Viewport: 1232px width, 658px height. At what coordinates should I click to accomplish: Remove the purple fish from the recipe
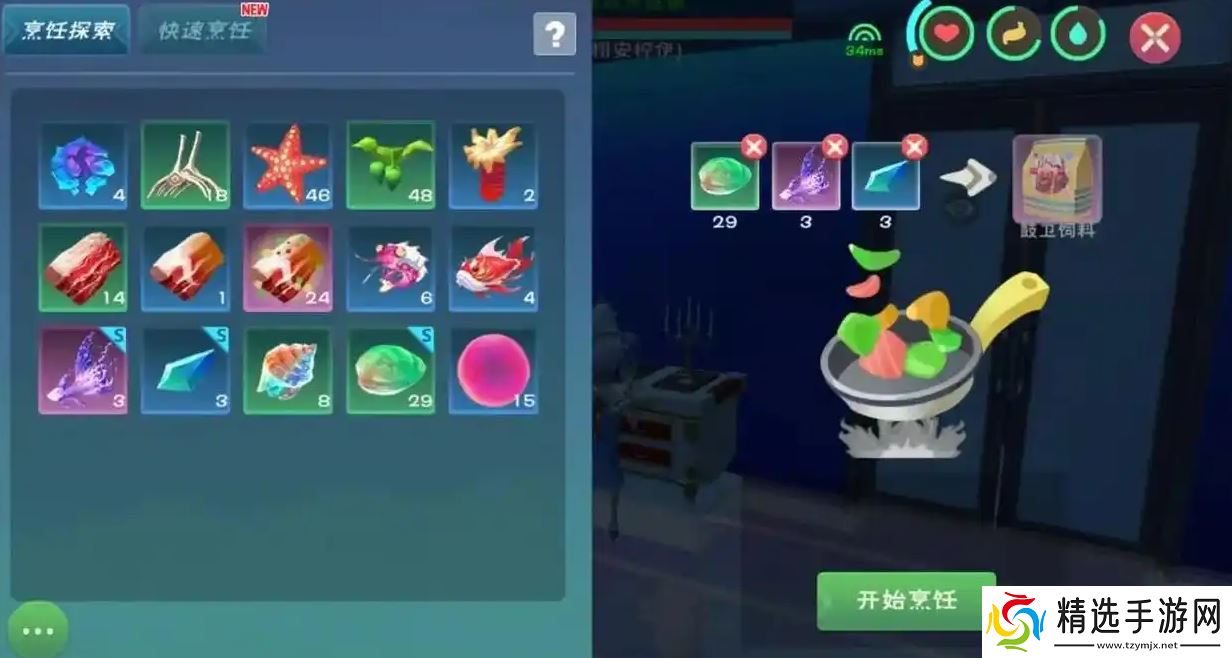[835, 148]
